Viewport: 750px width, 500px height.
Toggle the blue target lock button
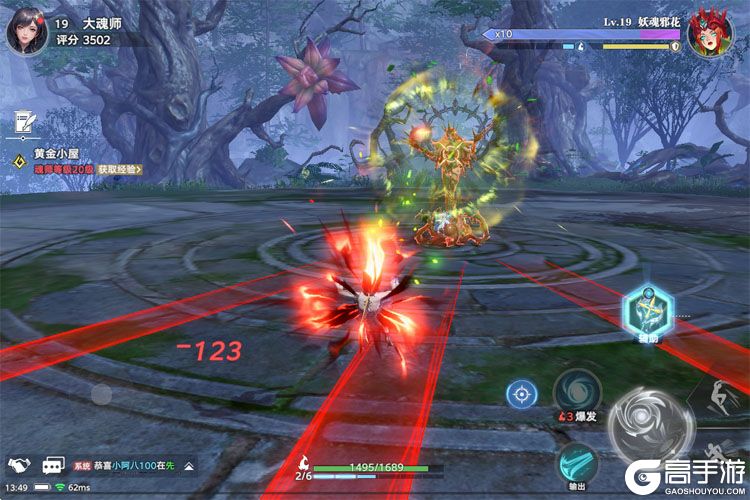pos(520,393)
